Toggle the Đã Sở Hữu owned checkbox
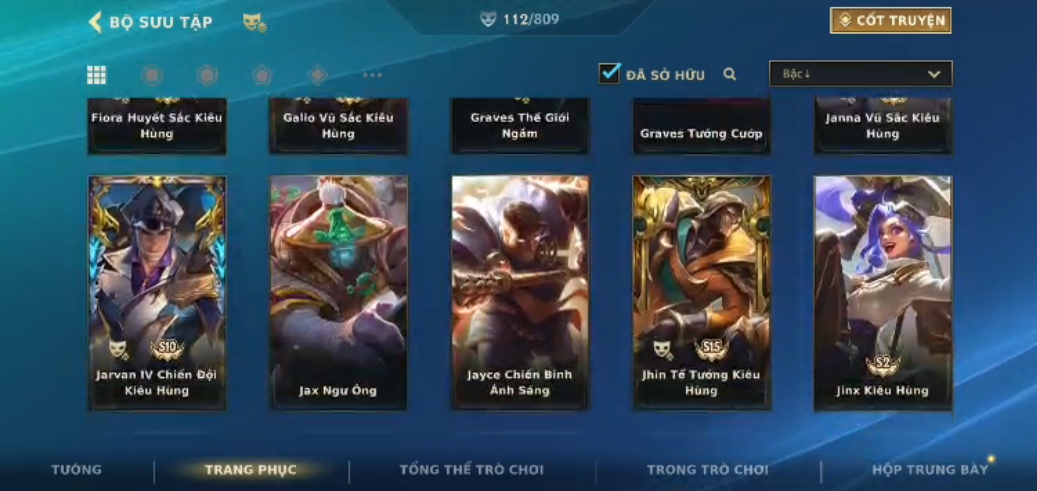1037x491 pixels. [x=609, y=74]
